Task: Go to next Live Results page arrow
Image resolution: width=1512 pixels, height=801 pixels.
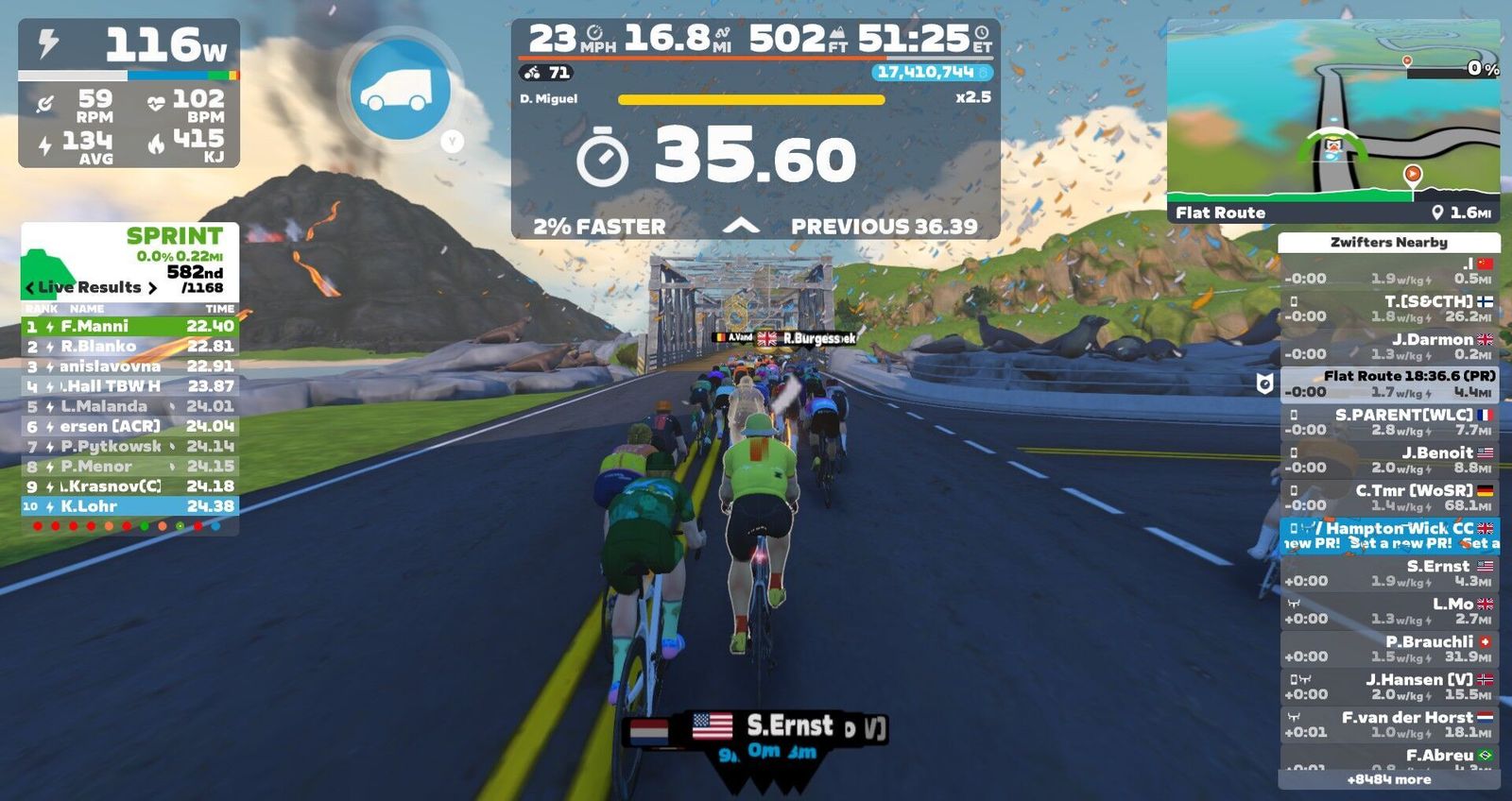Action: pyautogui.click(x=152, y=288)
